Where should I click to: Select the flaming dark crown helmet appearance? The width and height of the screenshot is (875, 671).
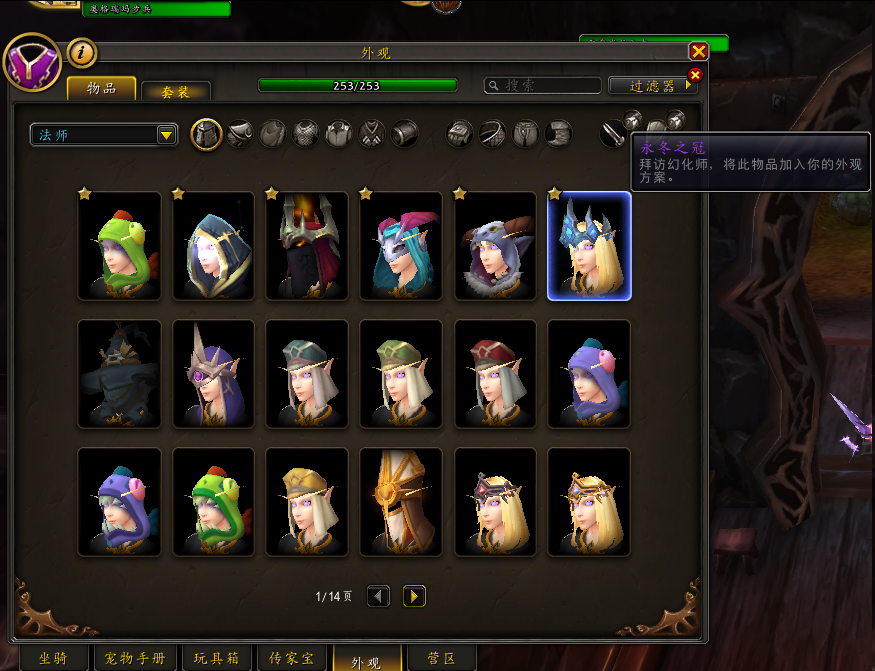pos(307,246)
